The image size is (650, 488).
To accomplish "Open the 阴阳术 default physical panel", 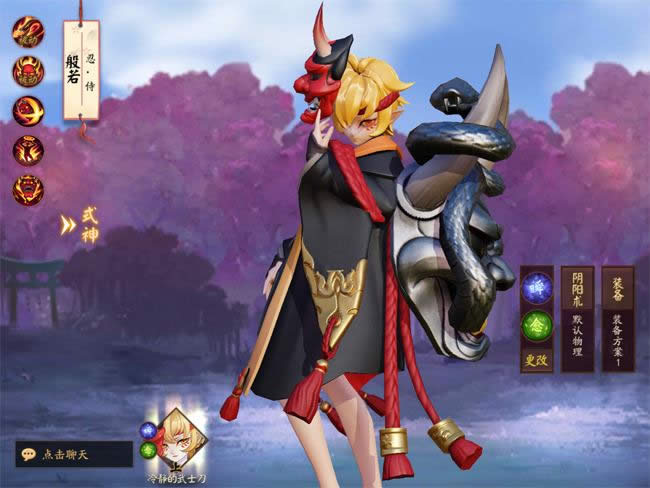I will pos(577,318).
